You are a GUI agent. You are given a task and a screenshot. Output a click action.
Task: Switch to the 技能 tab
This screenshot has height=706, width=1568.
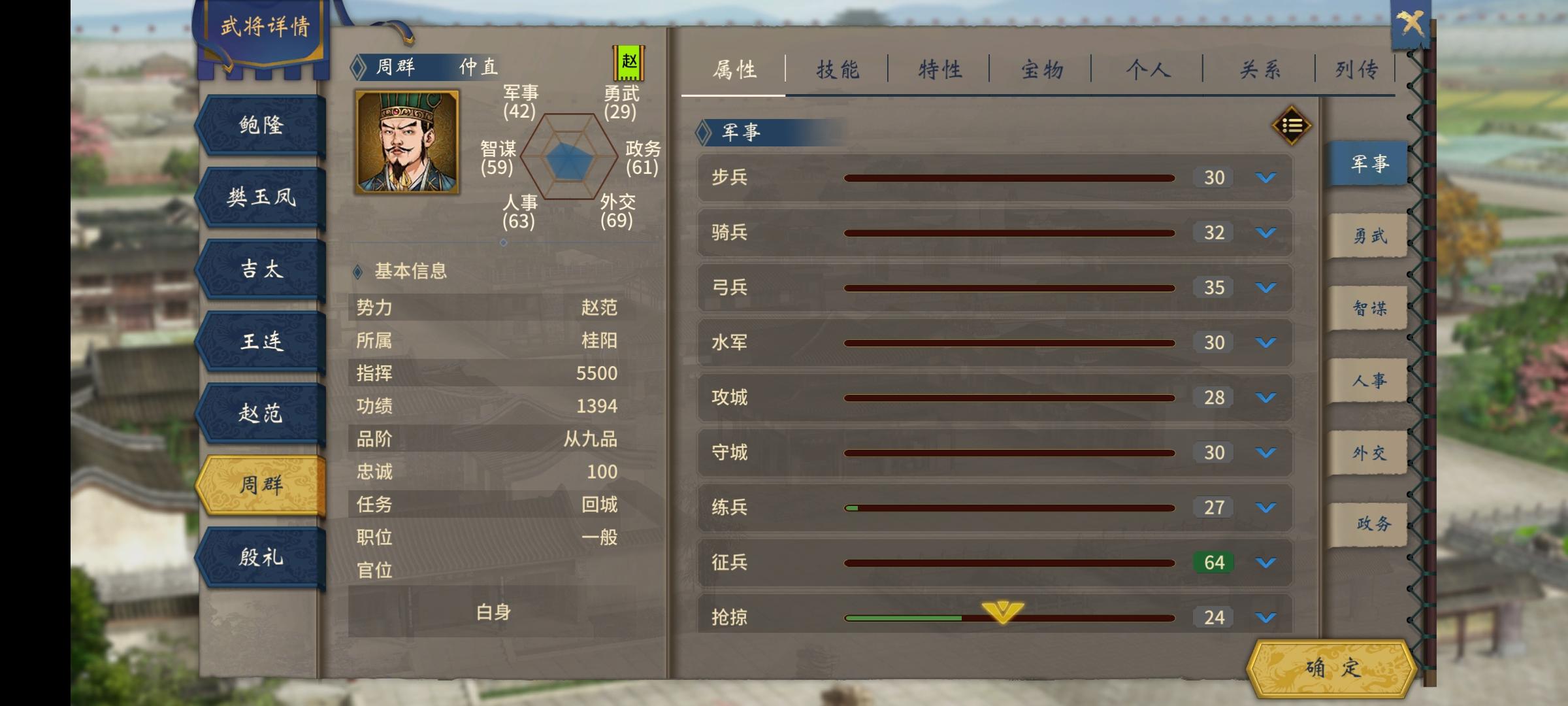838,67
